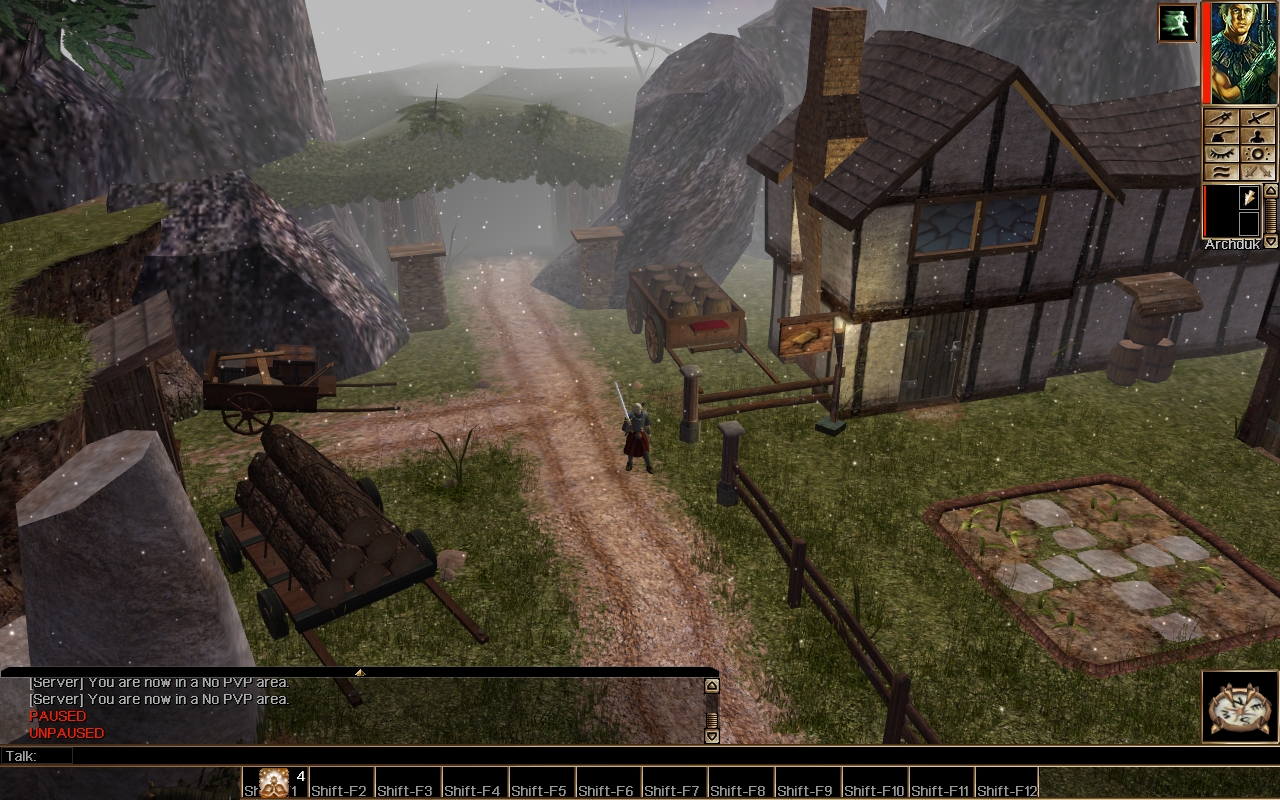Select the Shift-F5 quickbar slot
Viewport: 1280px width, 800px height.
(542, 783)
